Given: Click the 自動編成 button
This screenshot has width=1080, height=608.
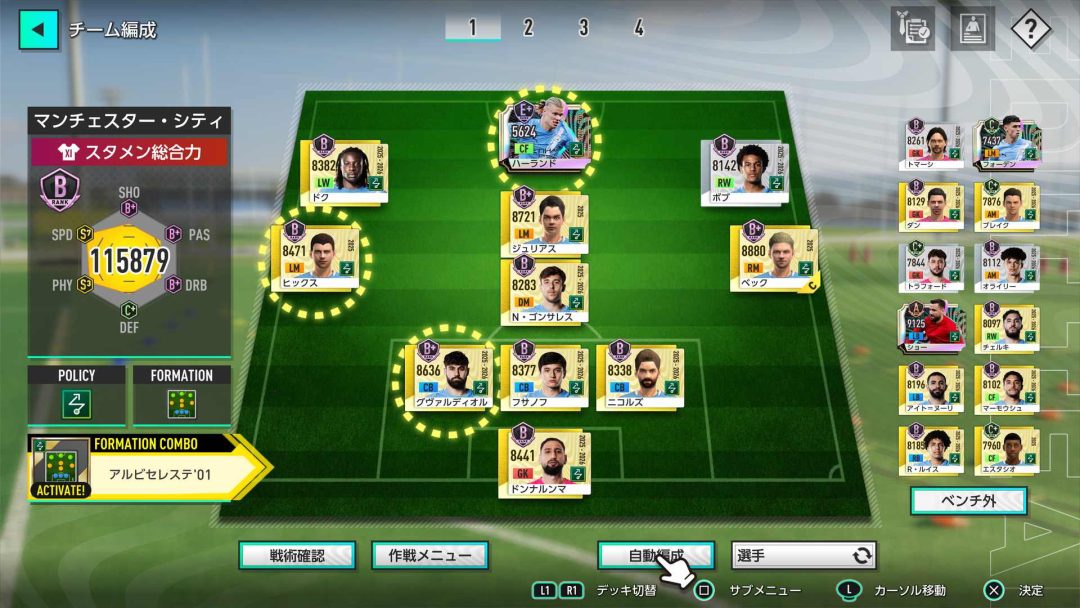Looking at the screenshot, I should (x=656, y=555).
